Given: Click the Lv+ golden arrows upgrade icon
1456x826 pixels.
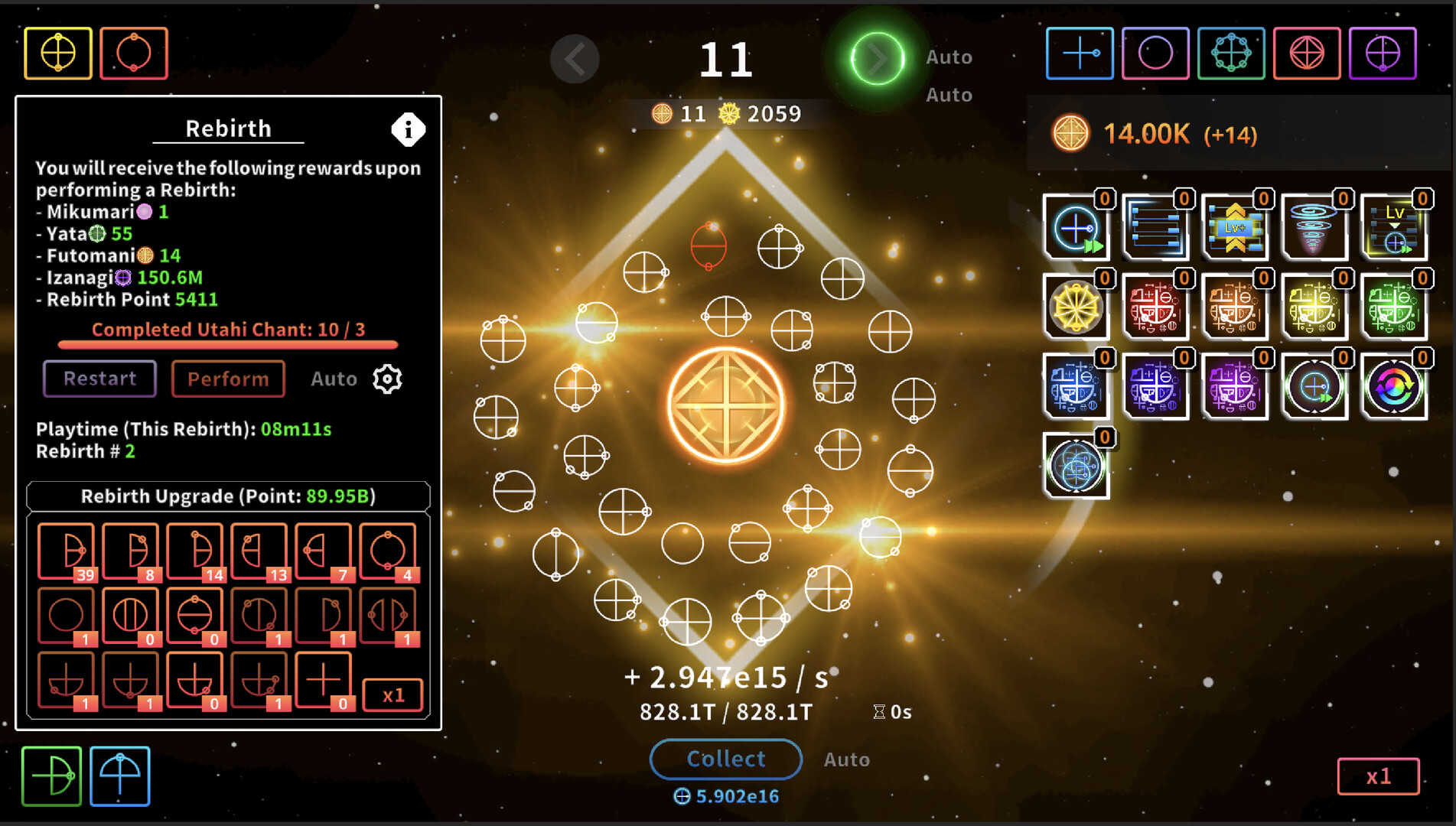Looking at the screenshot, I should click(x=1235, y=227).
